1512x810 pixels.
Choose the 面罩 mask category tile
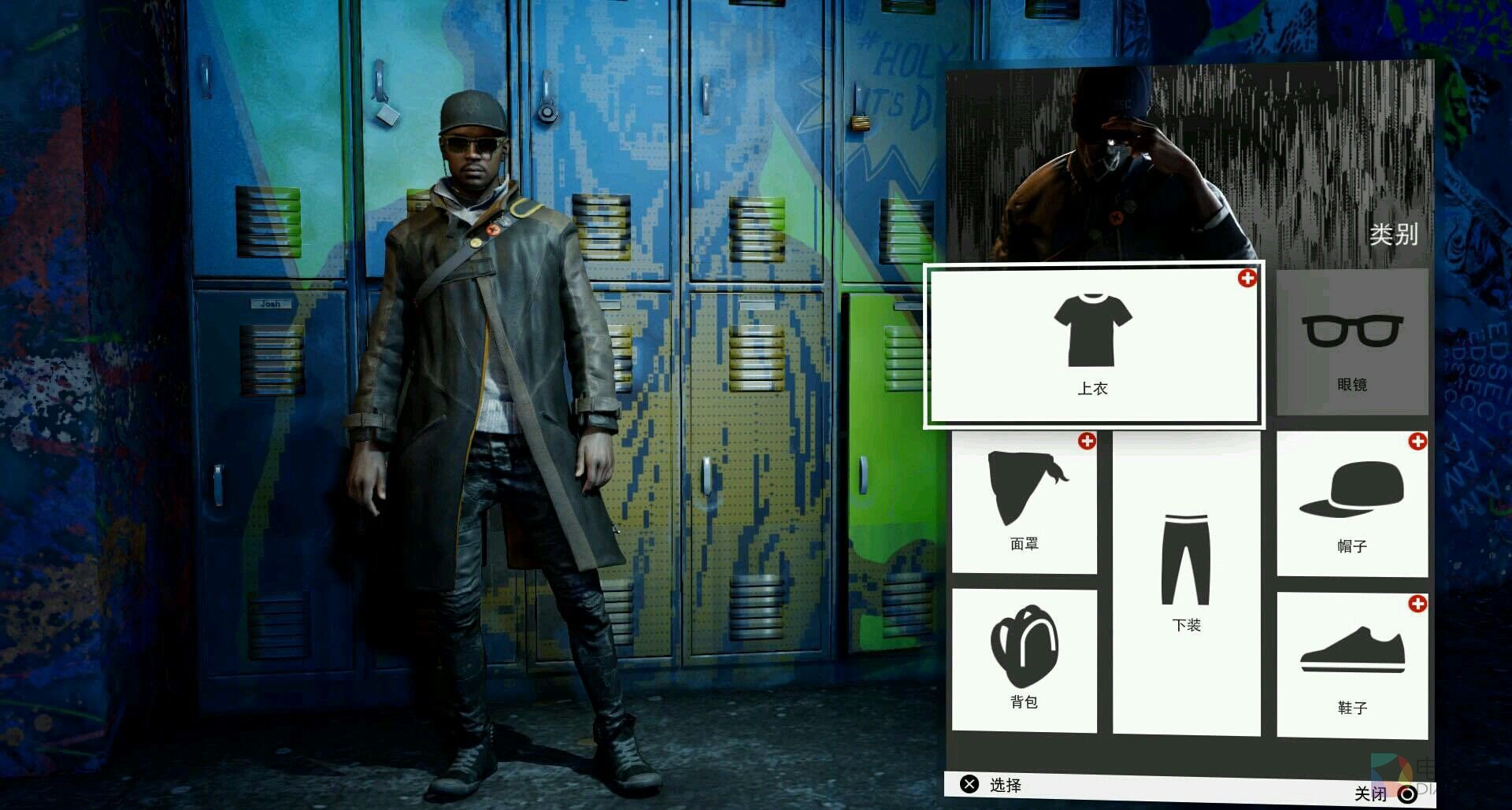tap(1024, 502)
